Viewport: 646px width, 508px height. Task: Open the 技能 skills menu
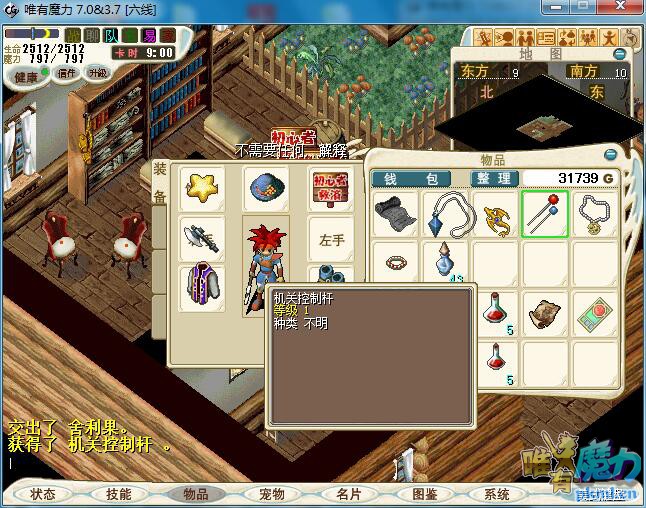pyautogui.click(x=118, y=494)
